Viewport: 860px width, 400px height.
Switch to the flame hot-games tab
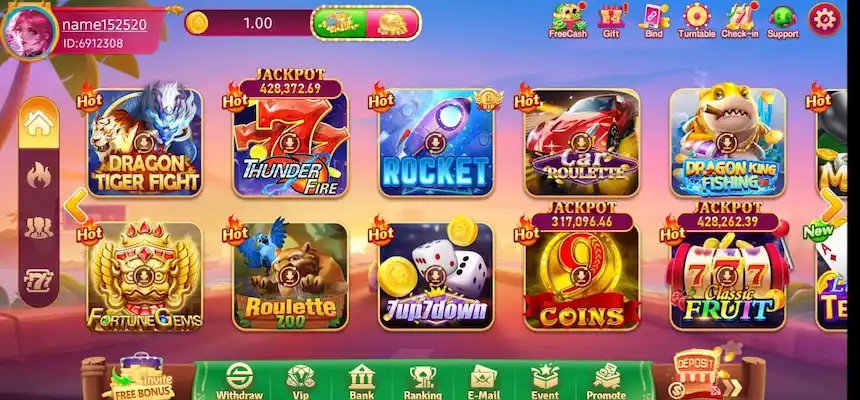(x=39, y=176)
